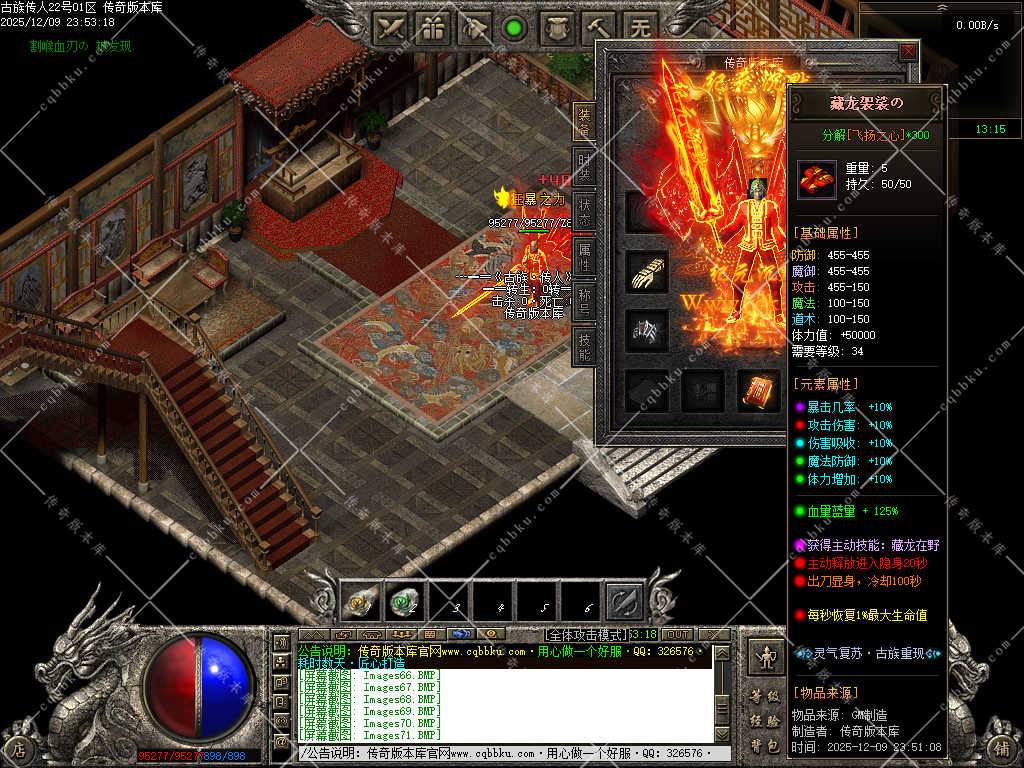Switch to the 装备 equipment tab
This screenshot has height=768, width=1024.
[584, 122]
